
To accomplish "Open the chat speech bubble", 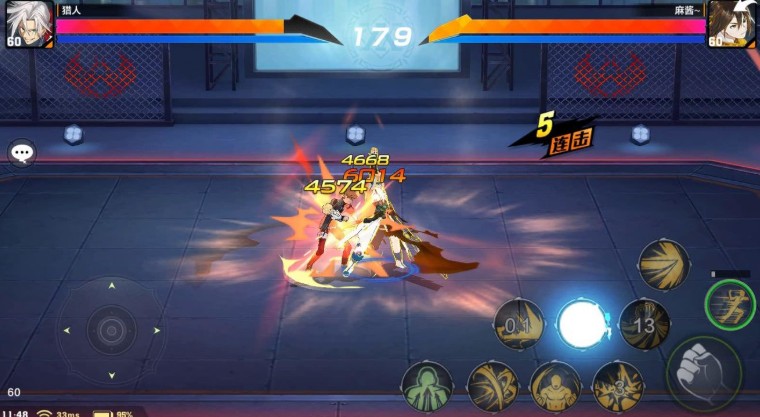I will [x=22, y=153].
